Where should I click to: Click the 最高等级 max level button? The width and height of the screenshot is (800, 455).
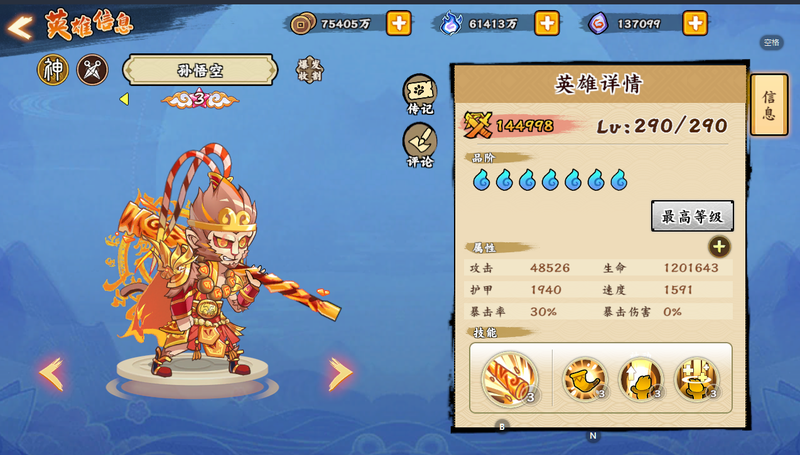pos(692,216)
